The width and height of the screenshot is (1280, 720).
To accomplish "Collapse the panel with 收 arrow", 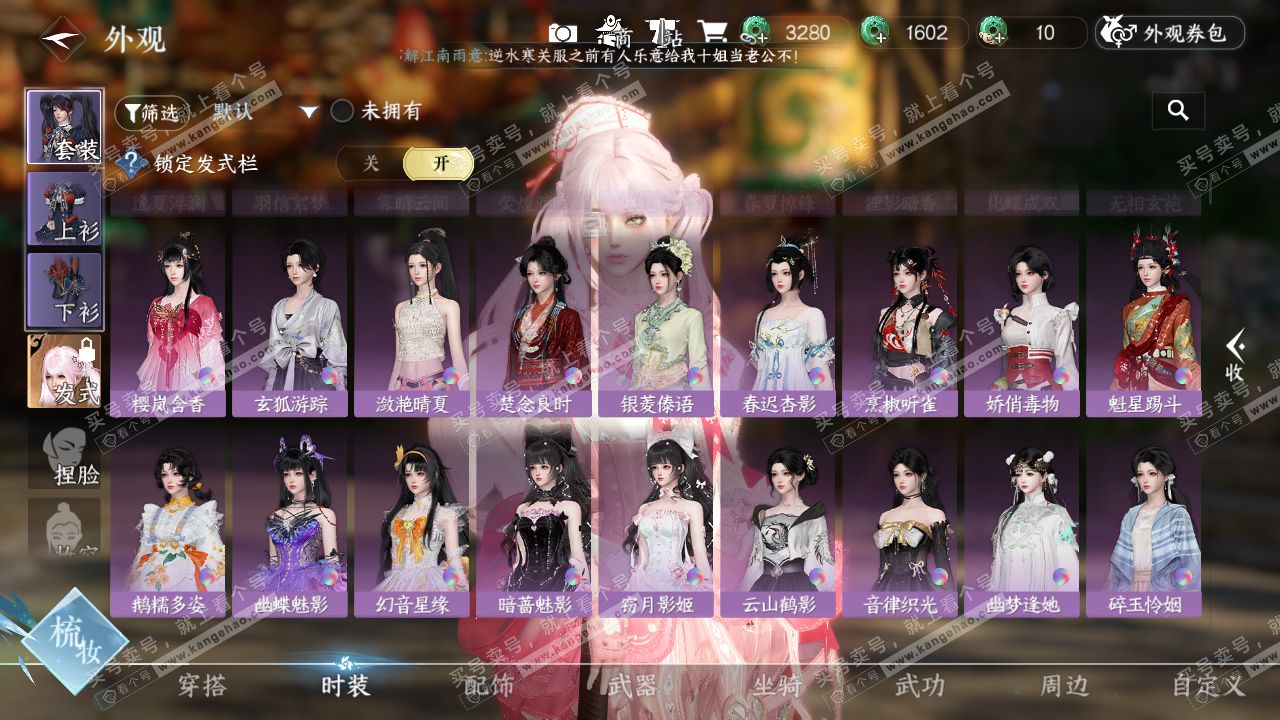I will [1236, 356].
